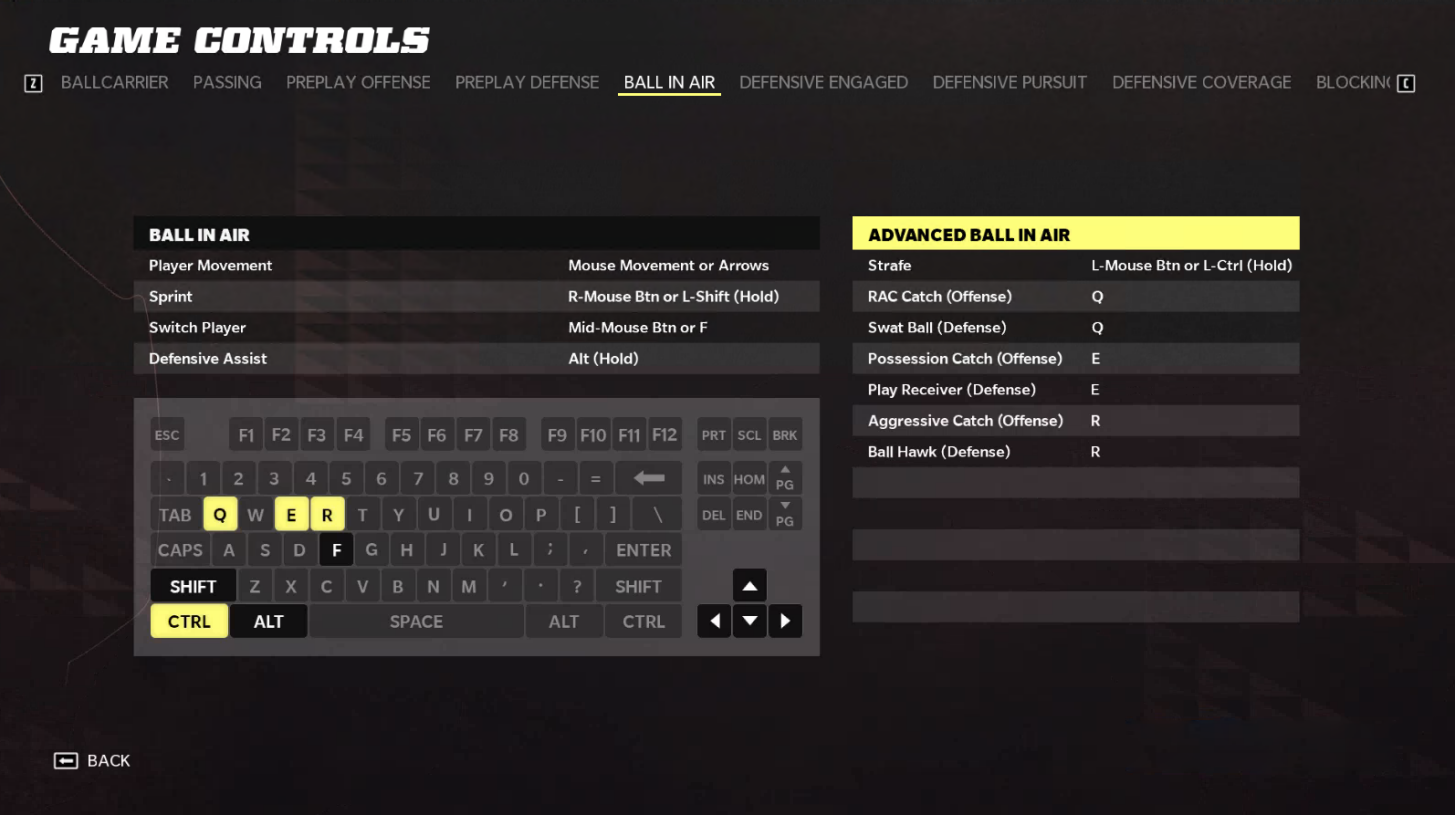Click the ALT key on the virtual keyboard
This screenshot has width=1455, height=815.
tap(268, 620)
